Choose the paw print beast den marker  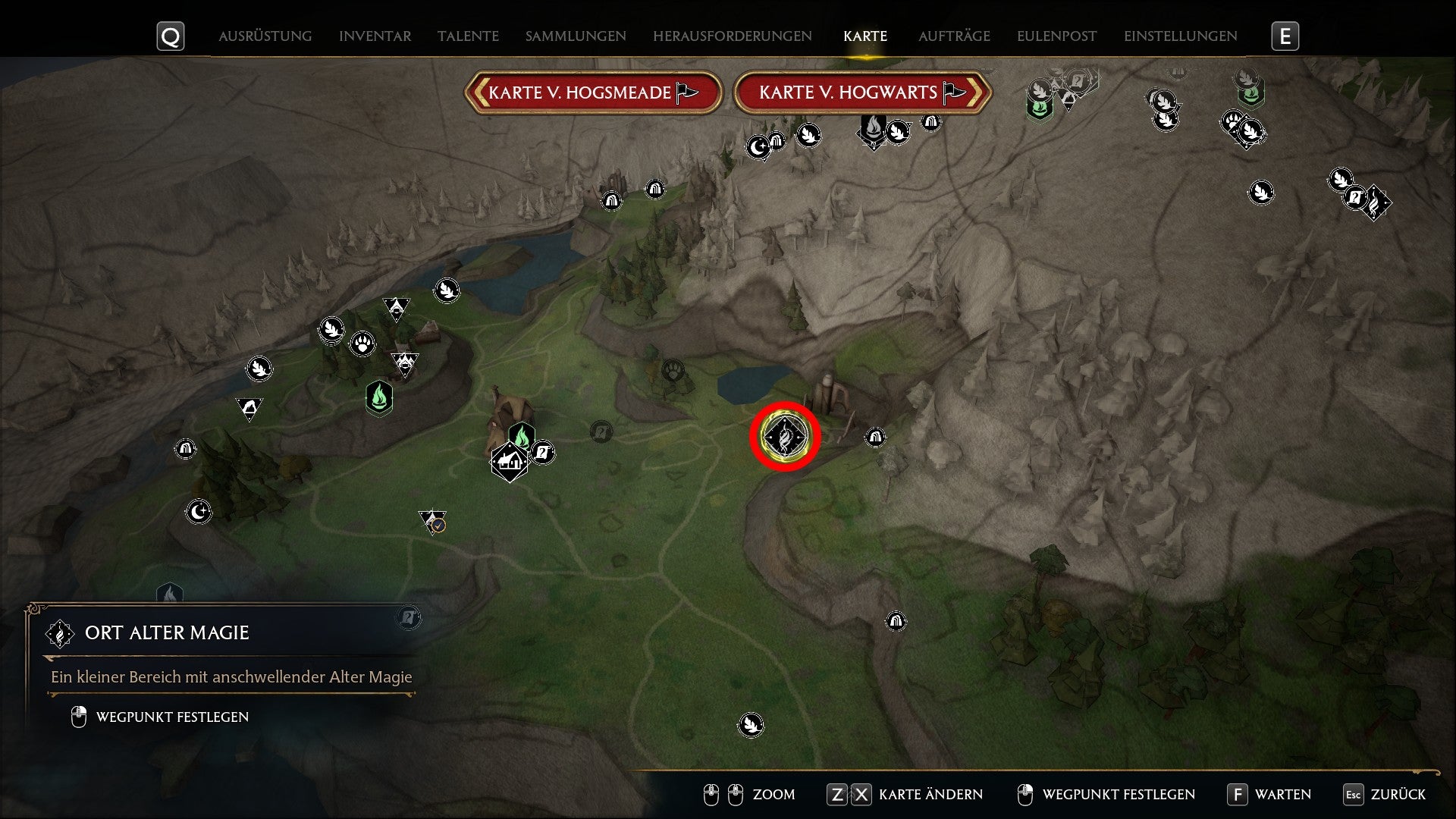click(x=363, y=344)
